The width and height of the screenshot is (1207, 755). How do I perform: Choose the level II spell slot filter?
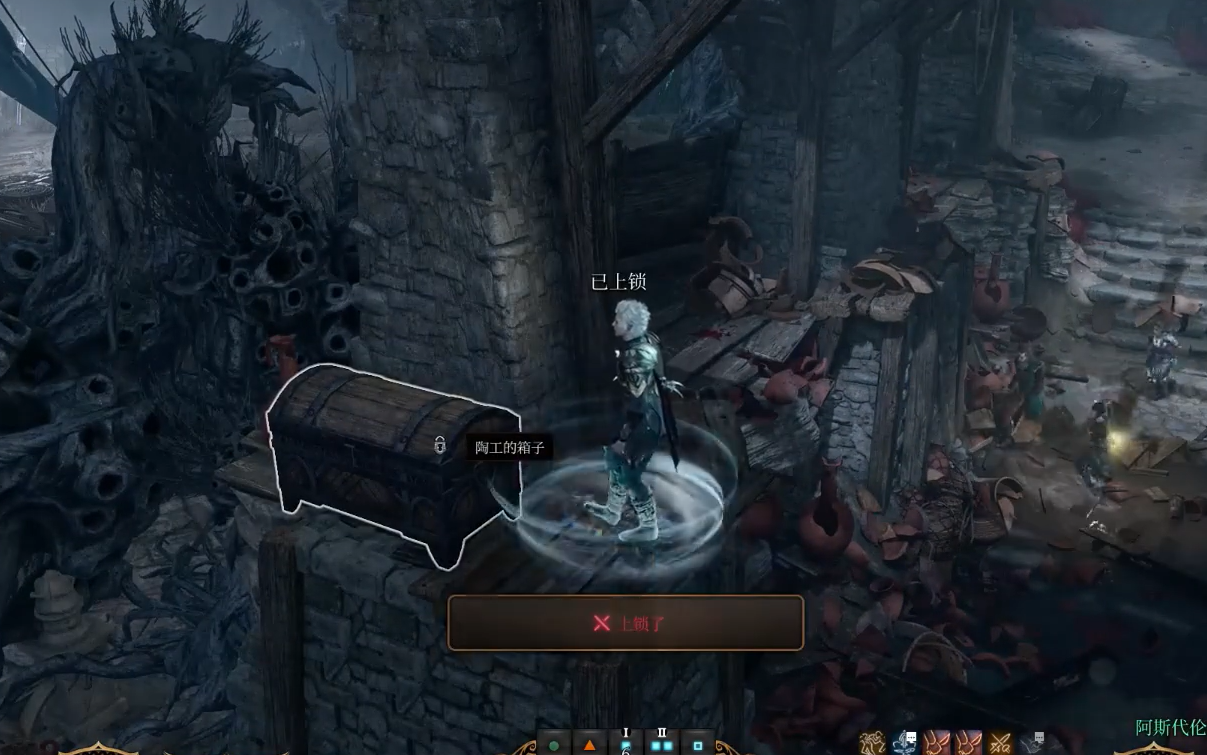(x=661, y=744)
